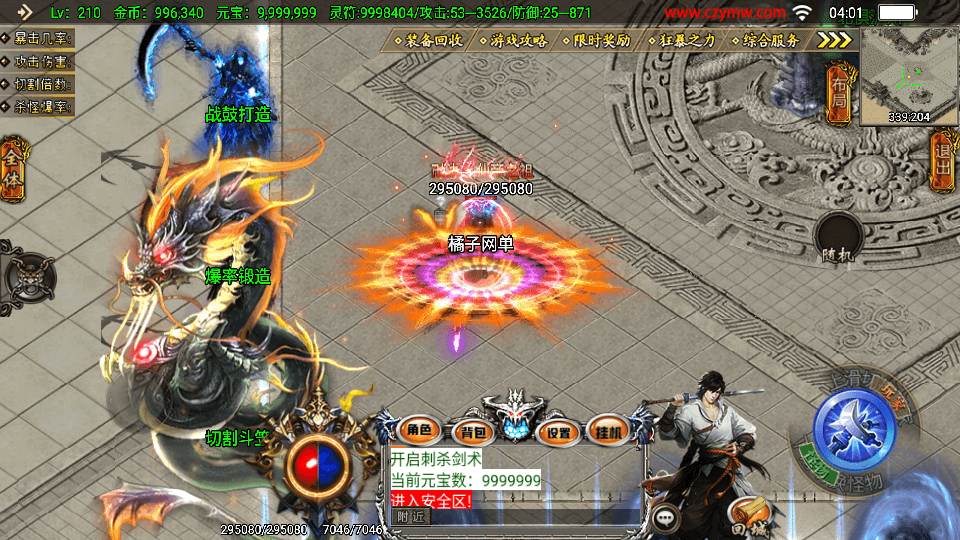Open the 设置 settings panel
This screenshot has height=540, width=960.
[559, 432]
